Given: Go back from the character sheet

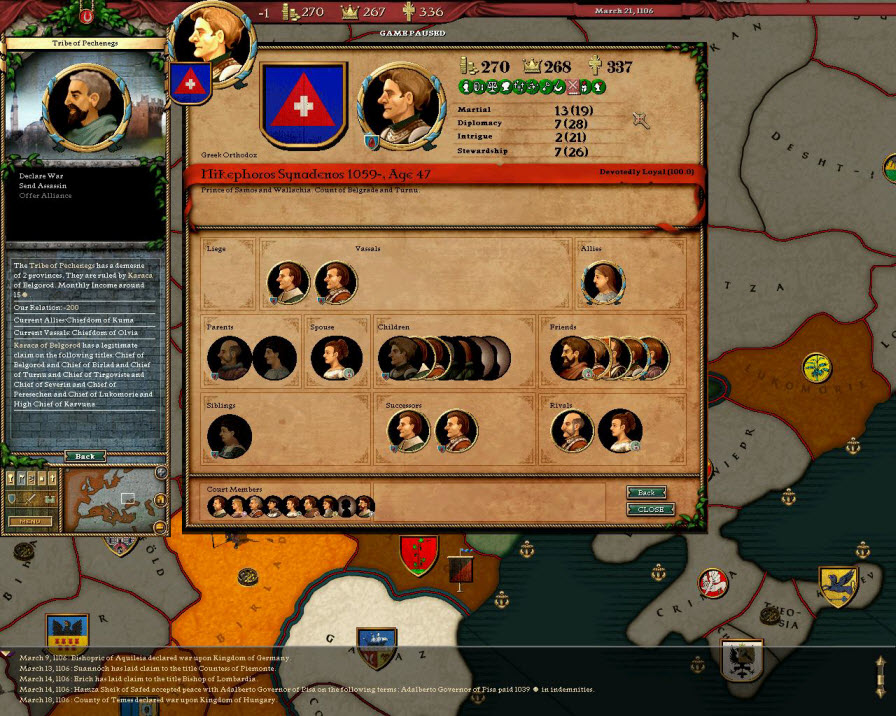Looking at the screenshot, I should (x=646, y=493).
